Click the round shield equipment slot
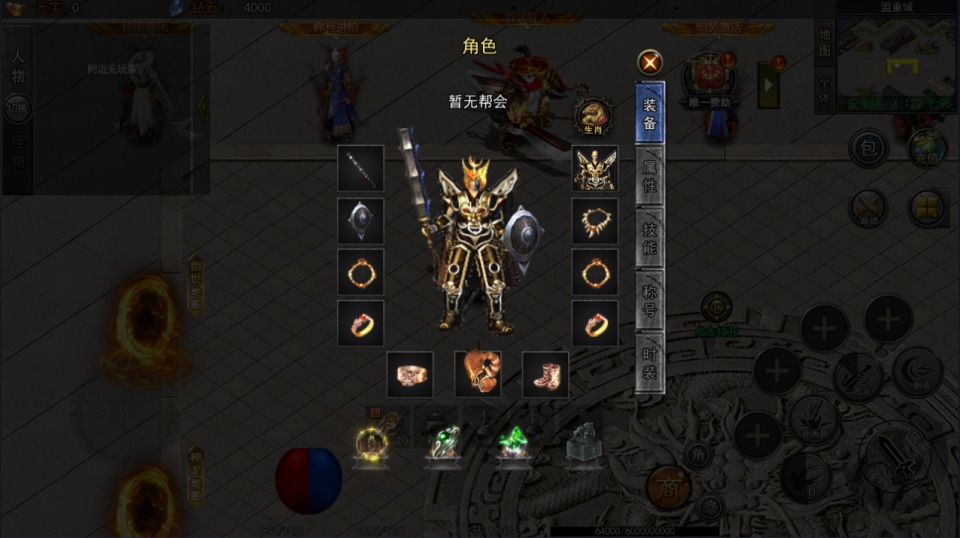This screenshot has height=538, width=960. 360,220
